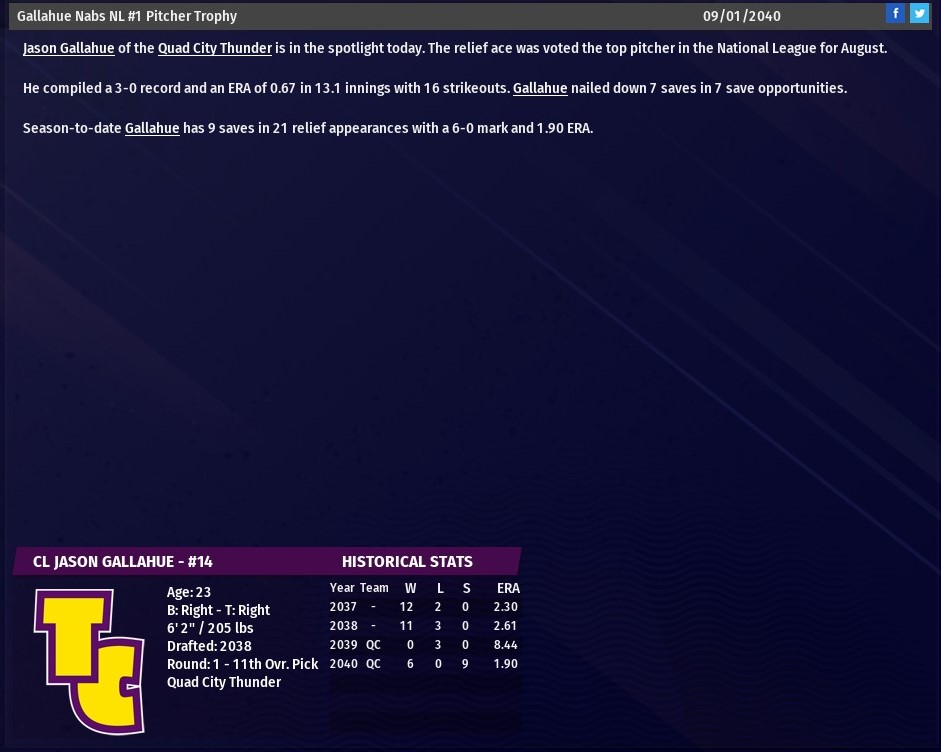Open the Quad City Thunder team link
The width and height of the screenshot is (941, 752).
pyautogui.click(x=215, y=48)
